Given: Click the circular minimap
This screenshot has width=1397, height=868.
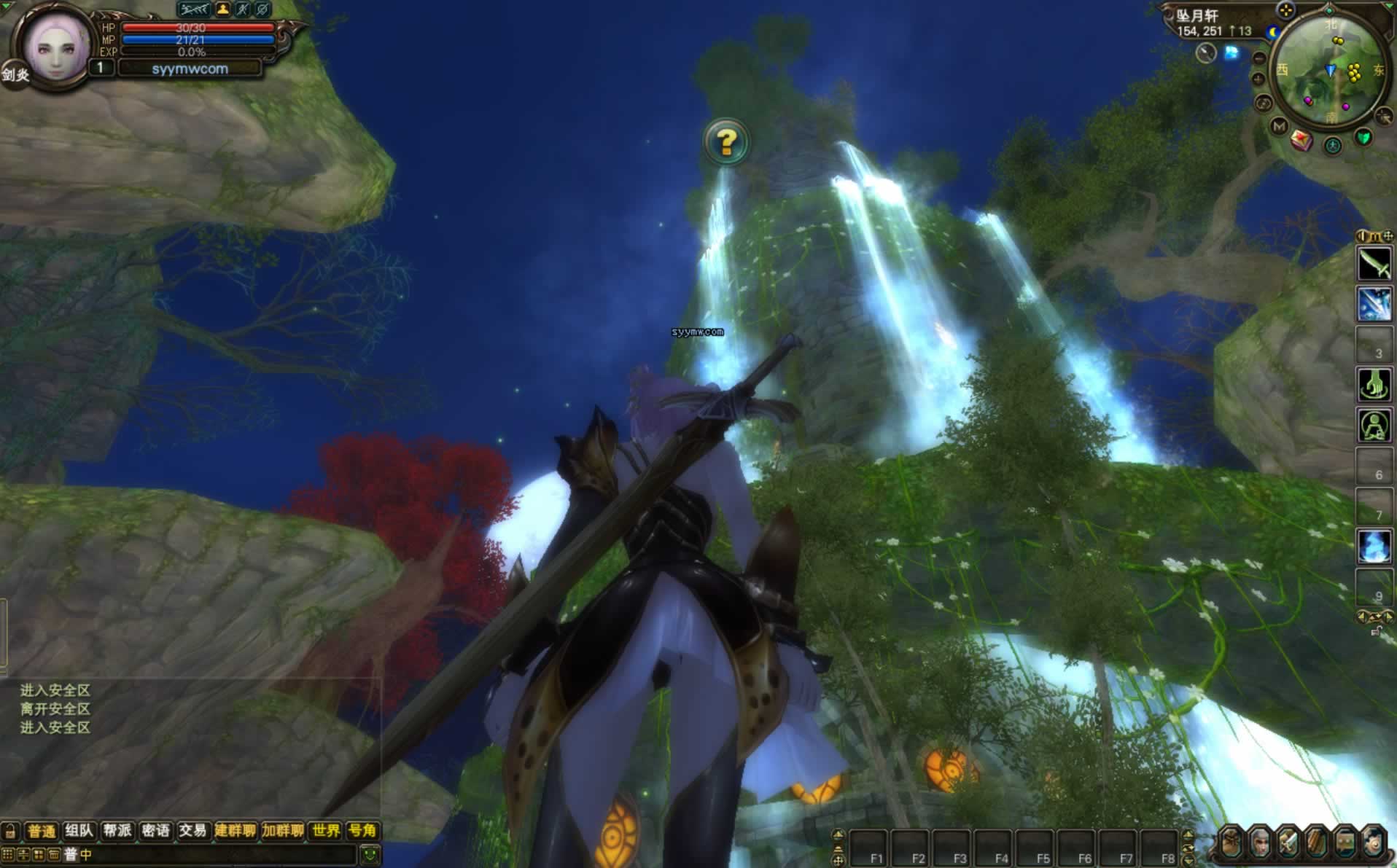Looking at the screenshot, I should click(1329, 71).
